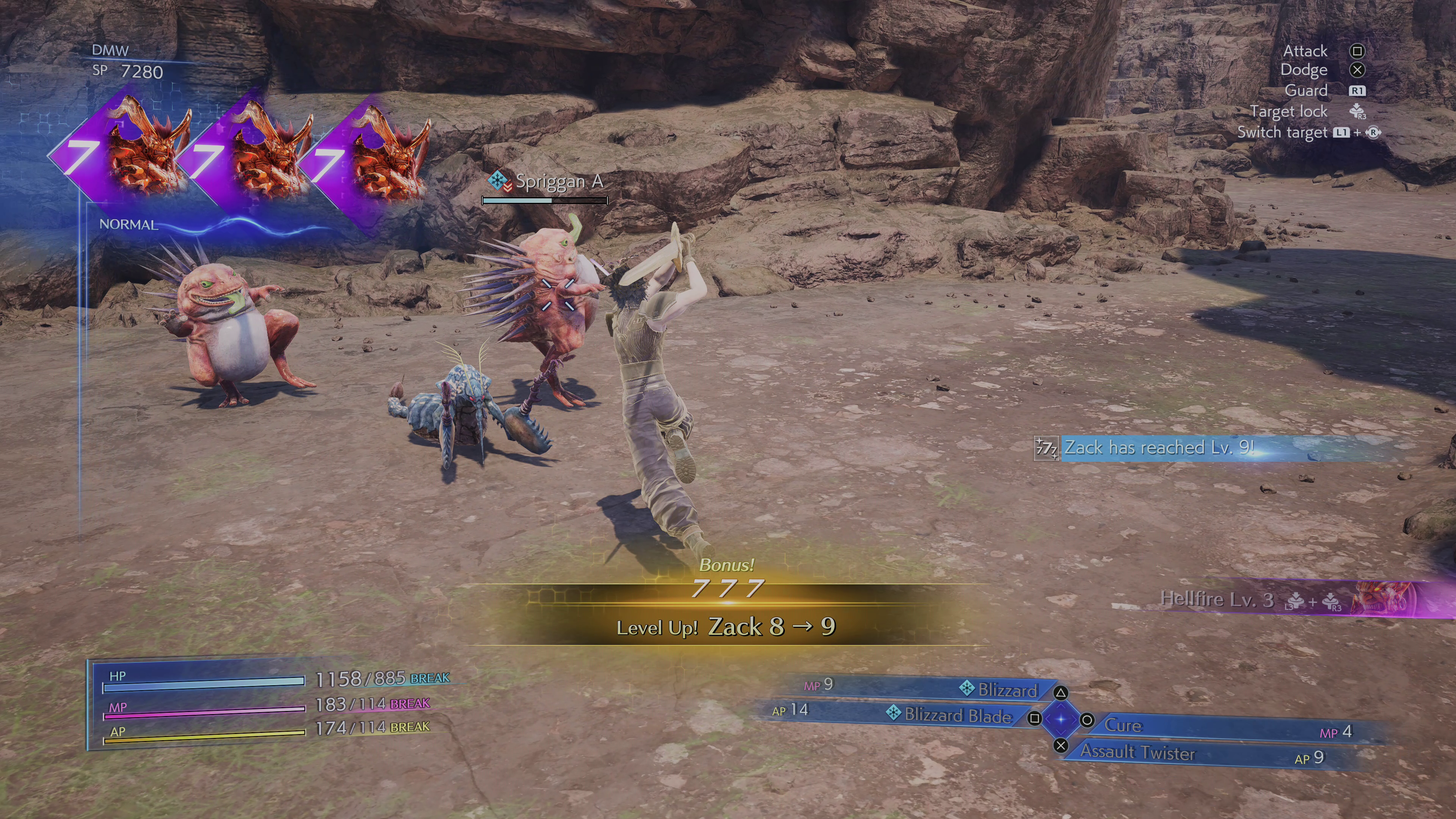Select the Spriggan A target label
The height and width of the screenshot is (819, 1456).
pyautogui.click(x=559, y=182)
